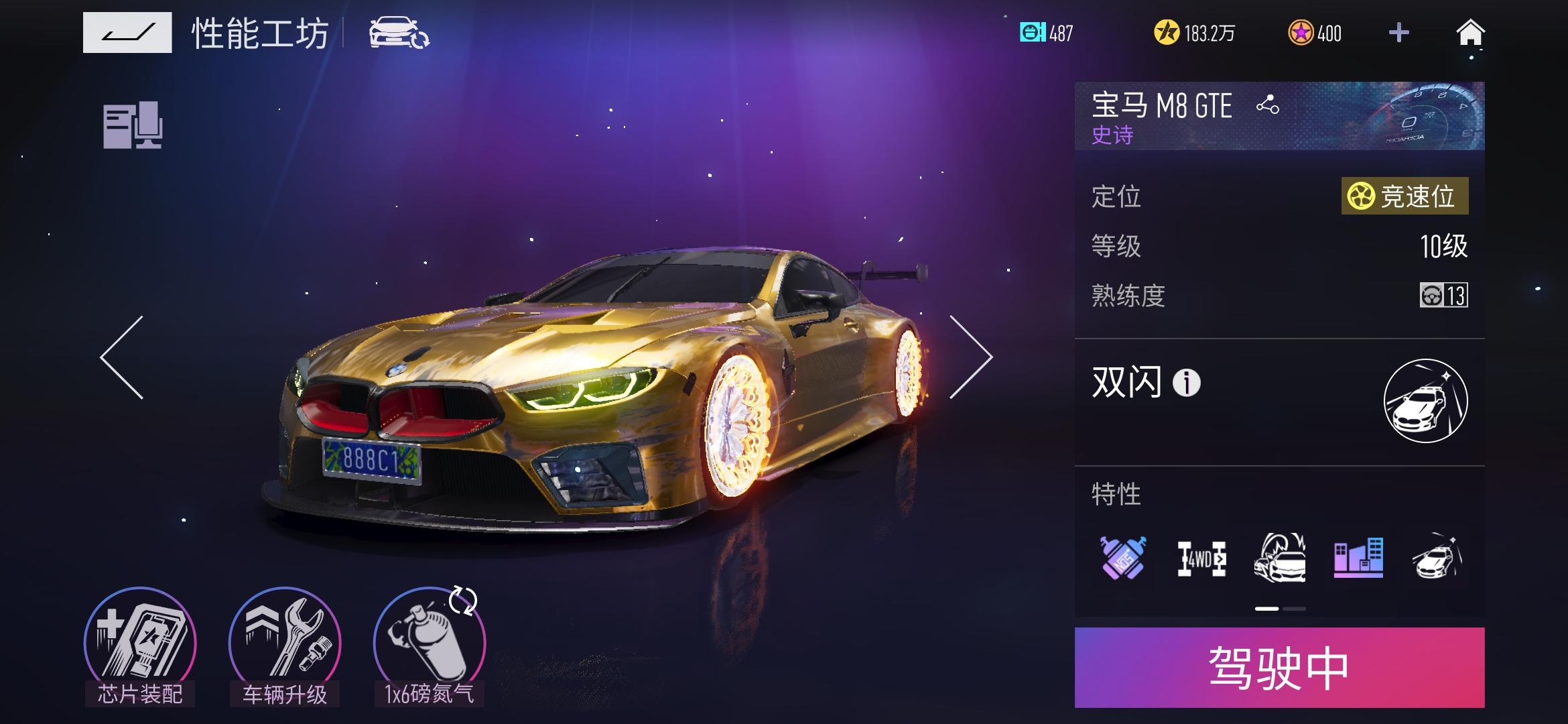Tap the 竞速位 racing position tag
Screen dimensions: 1568x724
click(1404, 196)
